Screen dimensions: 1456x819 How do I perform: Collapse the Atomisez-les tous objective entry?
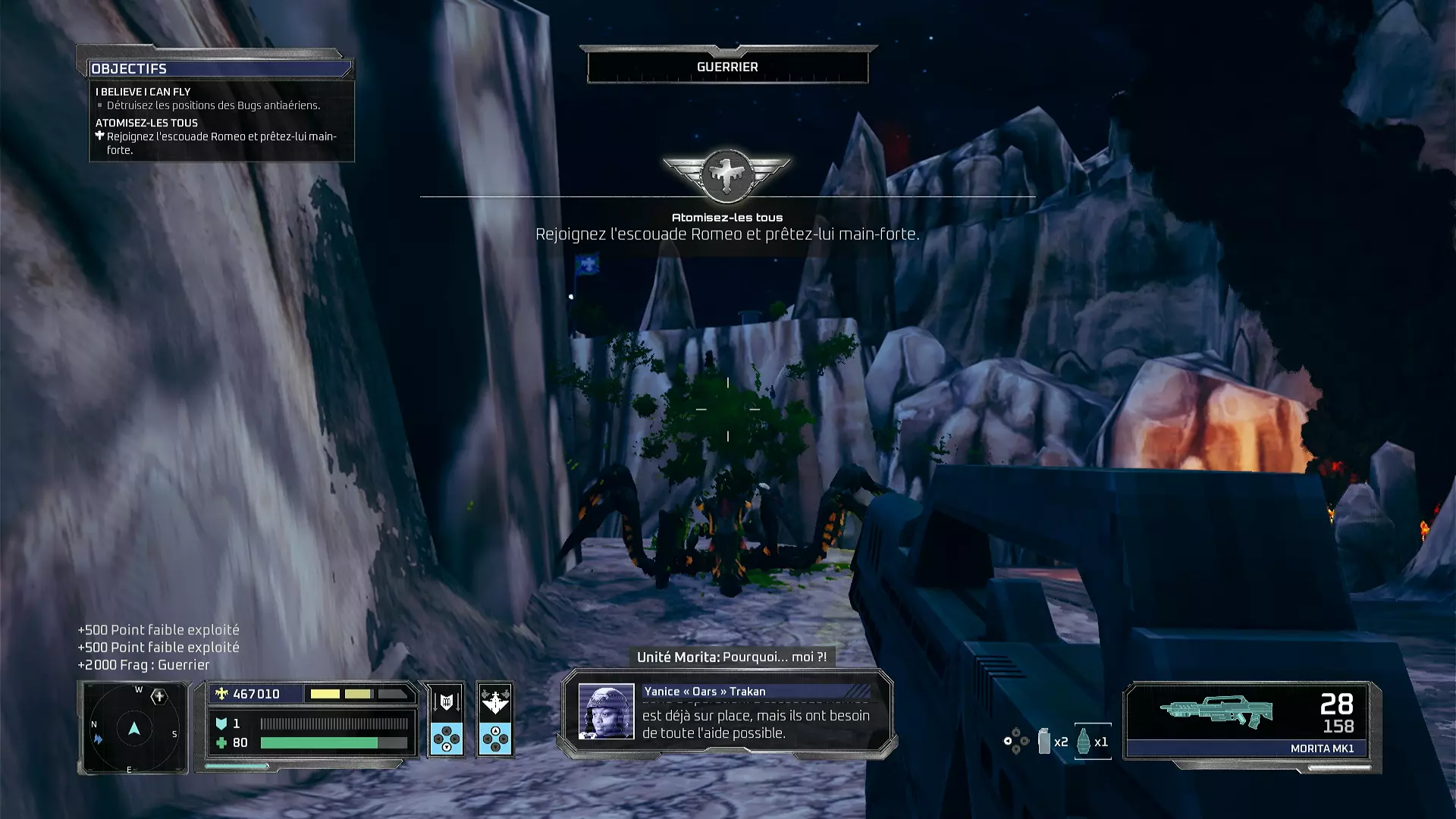click(146, 122)
